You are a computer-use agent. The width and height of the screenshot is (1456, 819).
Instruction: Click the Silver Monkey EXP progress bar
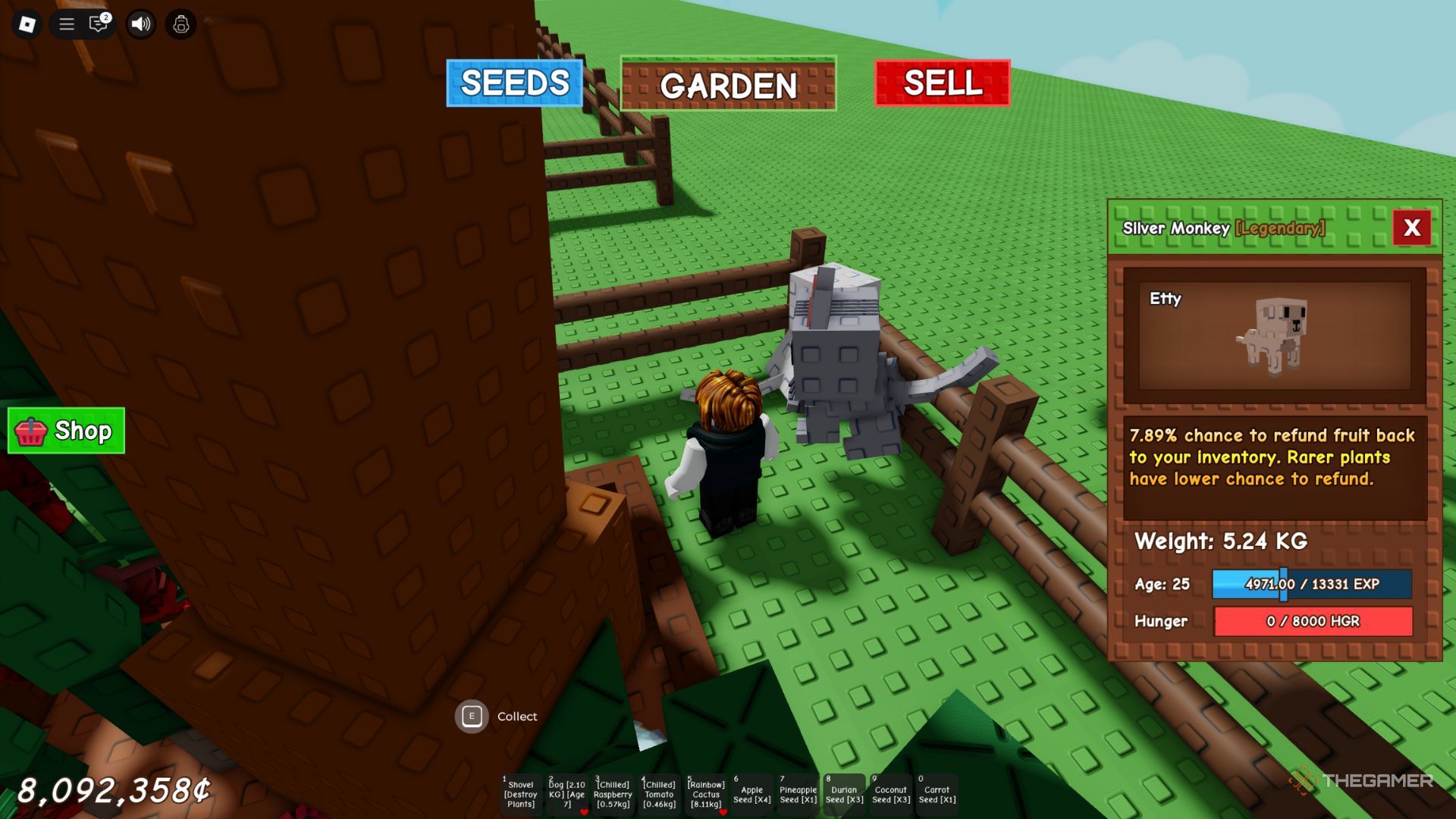click(1311, 585)
